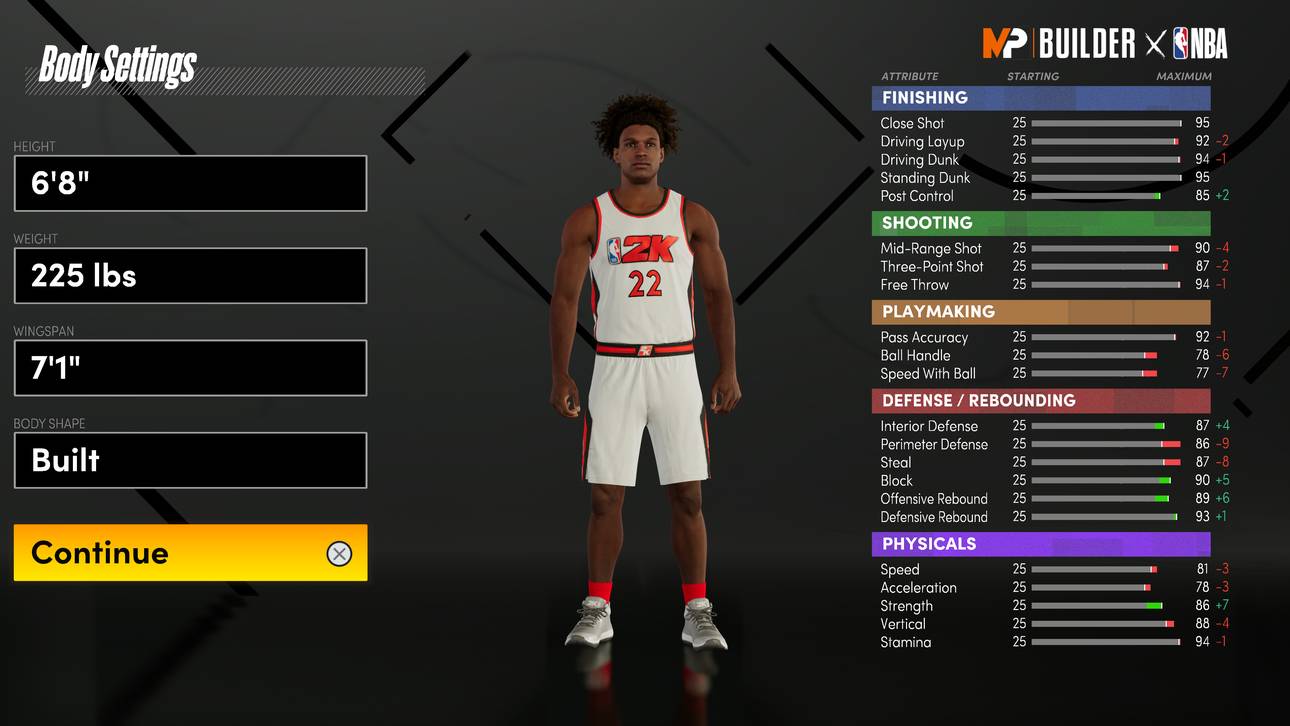The height and width of the screenshot is (726, 1290).
Task: Open the Height selector showing 6'8"
Action: pos(190,183)
